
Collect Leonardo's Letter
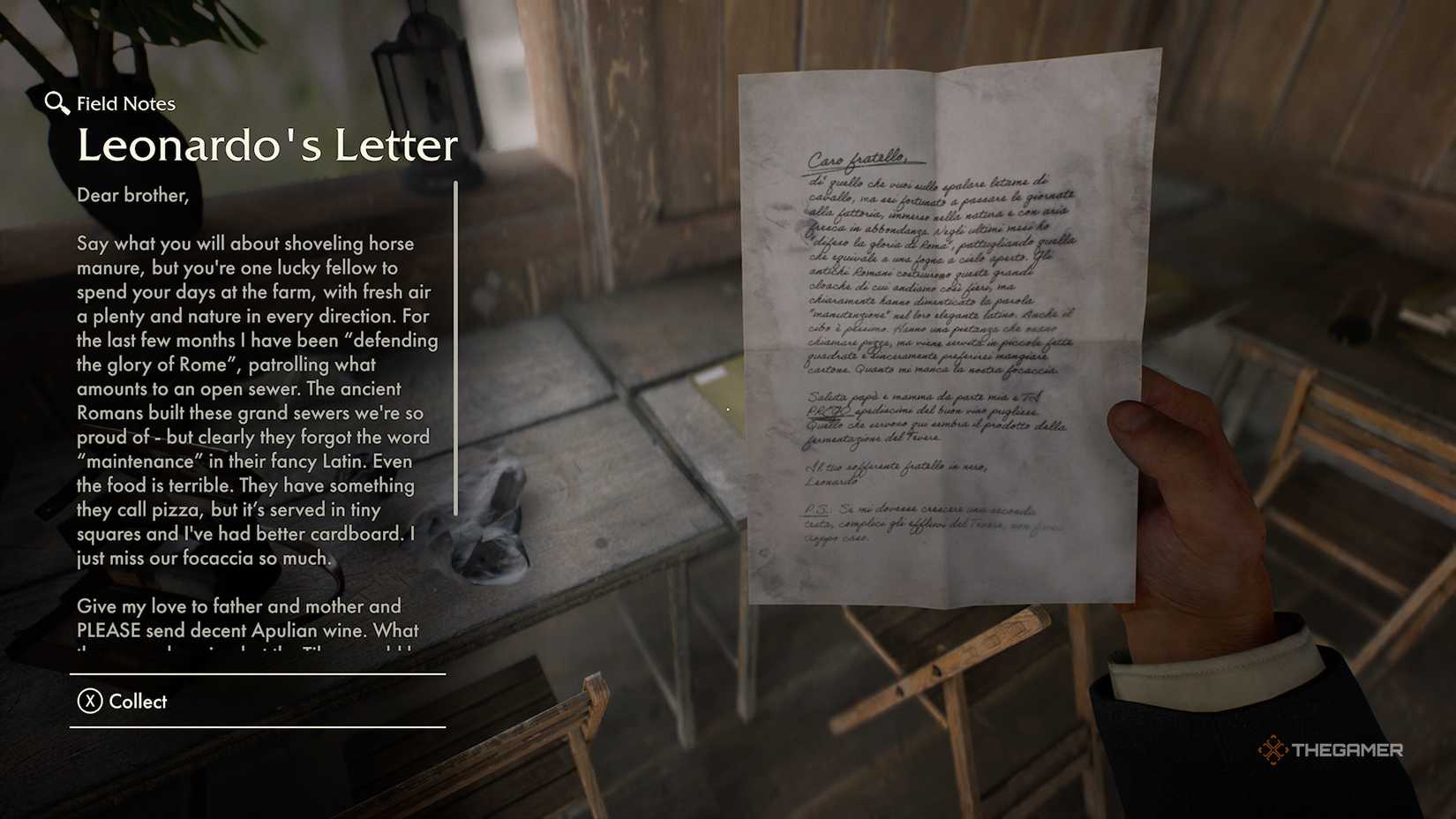pos(137,702)
